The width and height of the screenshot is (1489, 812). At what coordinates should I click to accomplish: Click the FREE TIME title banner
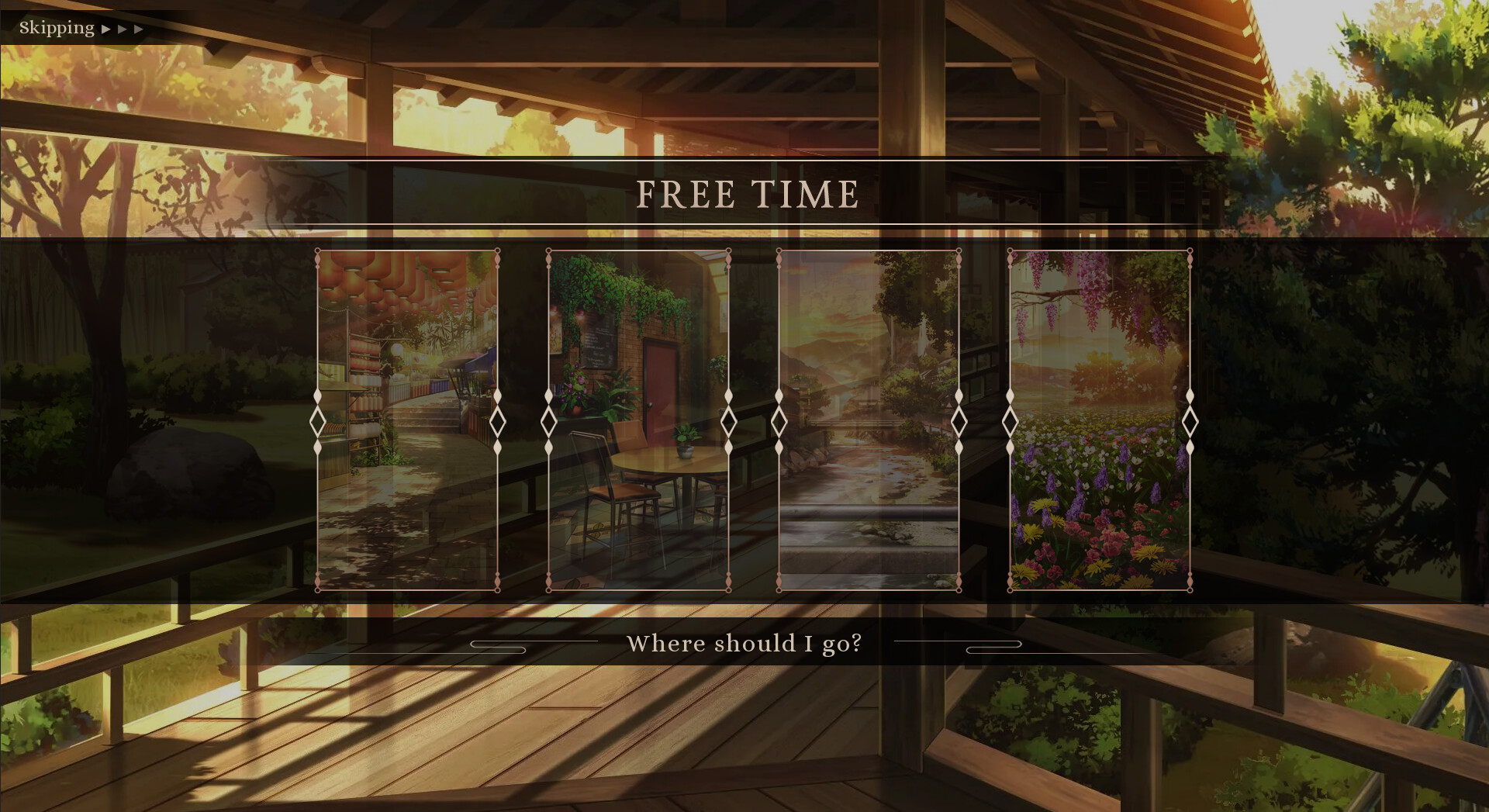(x=746, y=195)
